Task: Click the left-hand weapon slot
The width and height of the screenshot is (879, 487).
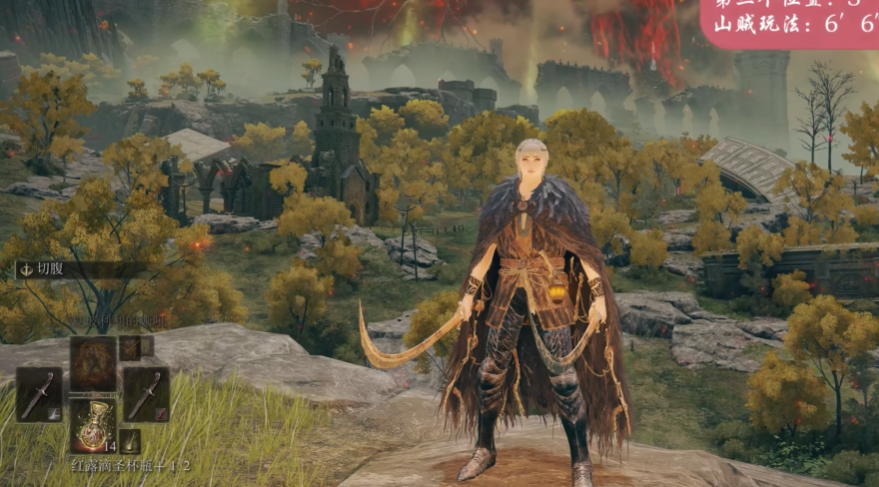Action: (39, 394)
